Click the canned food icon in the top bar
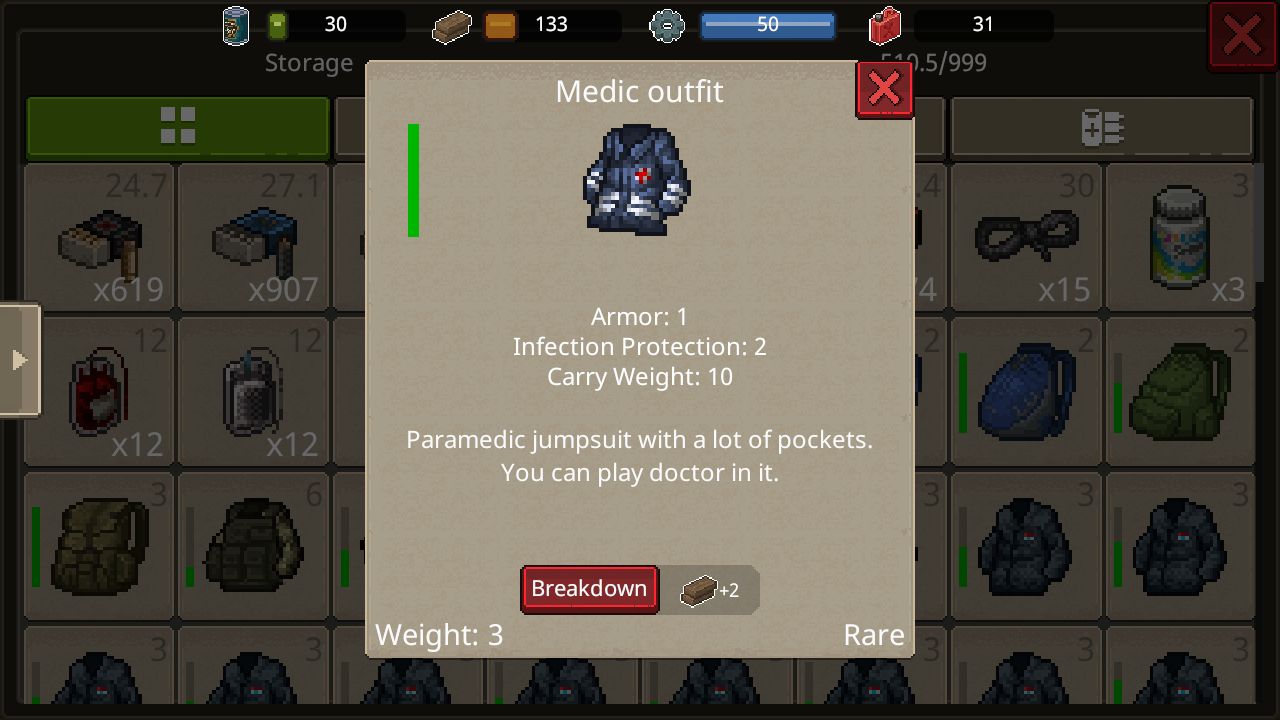1280x720 pixels. (x=236, y=24)
